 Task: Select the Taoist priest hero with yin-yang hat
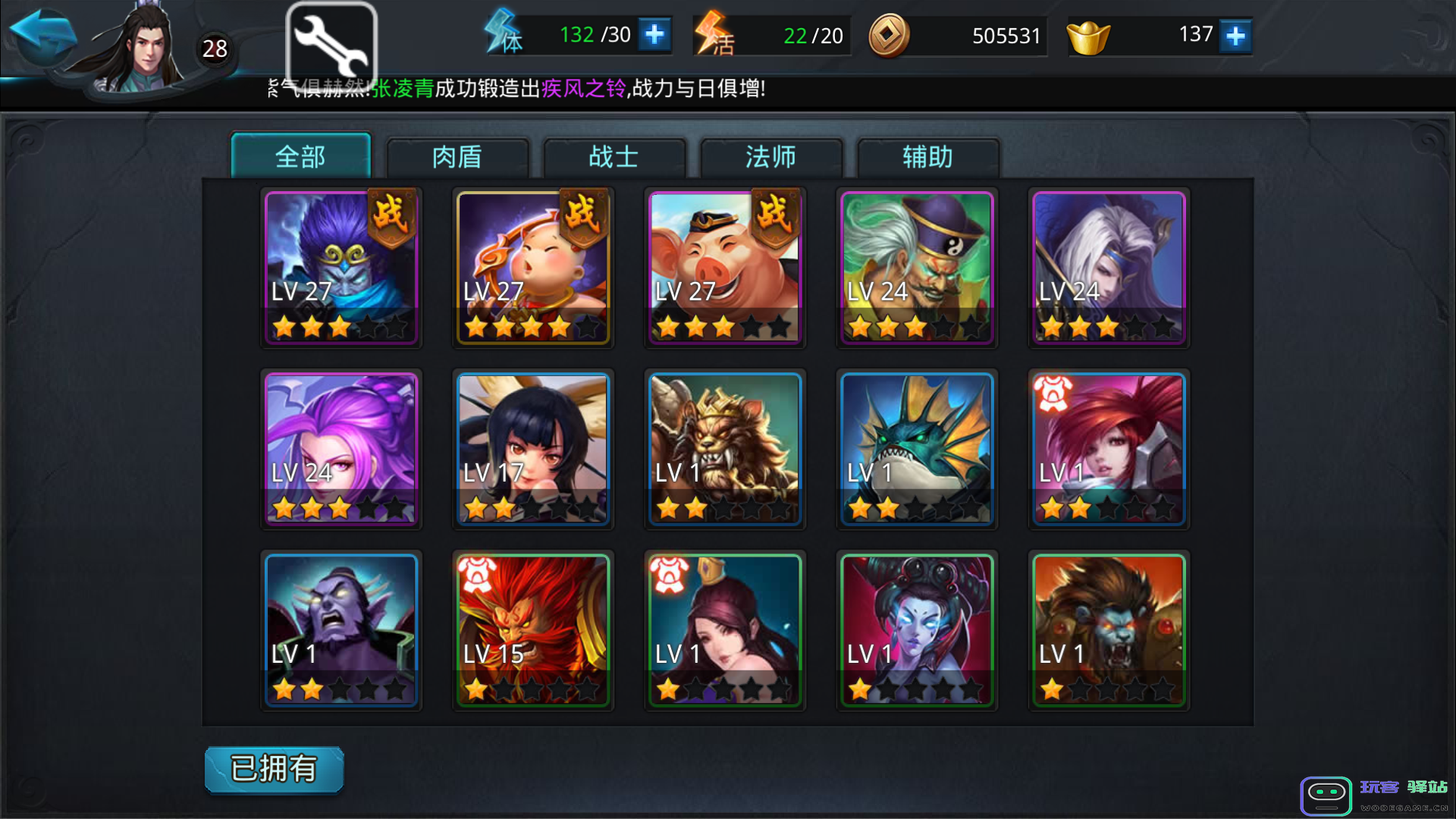click(x=917, y=268)
